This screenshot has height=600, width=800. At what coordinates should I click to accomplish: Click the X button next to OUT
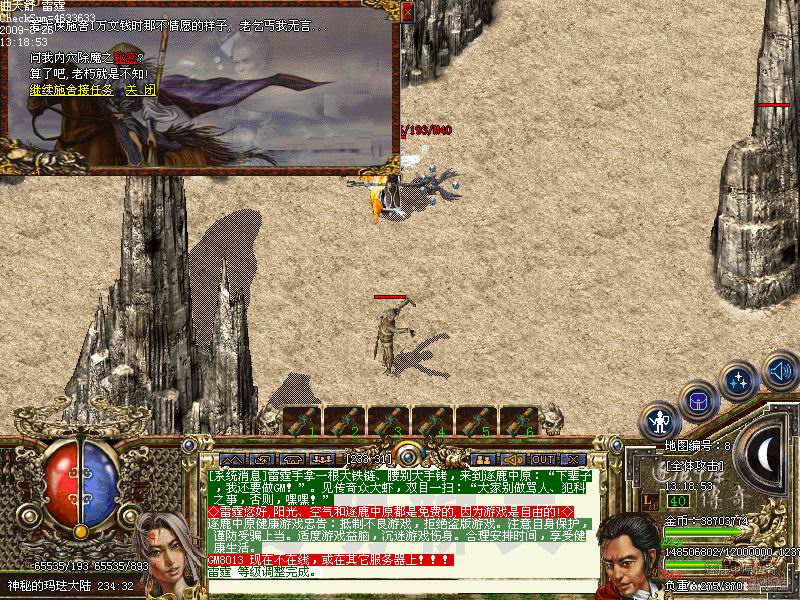pyautogui.click(x=572, y=460)
